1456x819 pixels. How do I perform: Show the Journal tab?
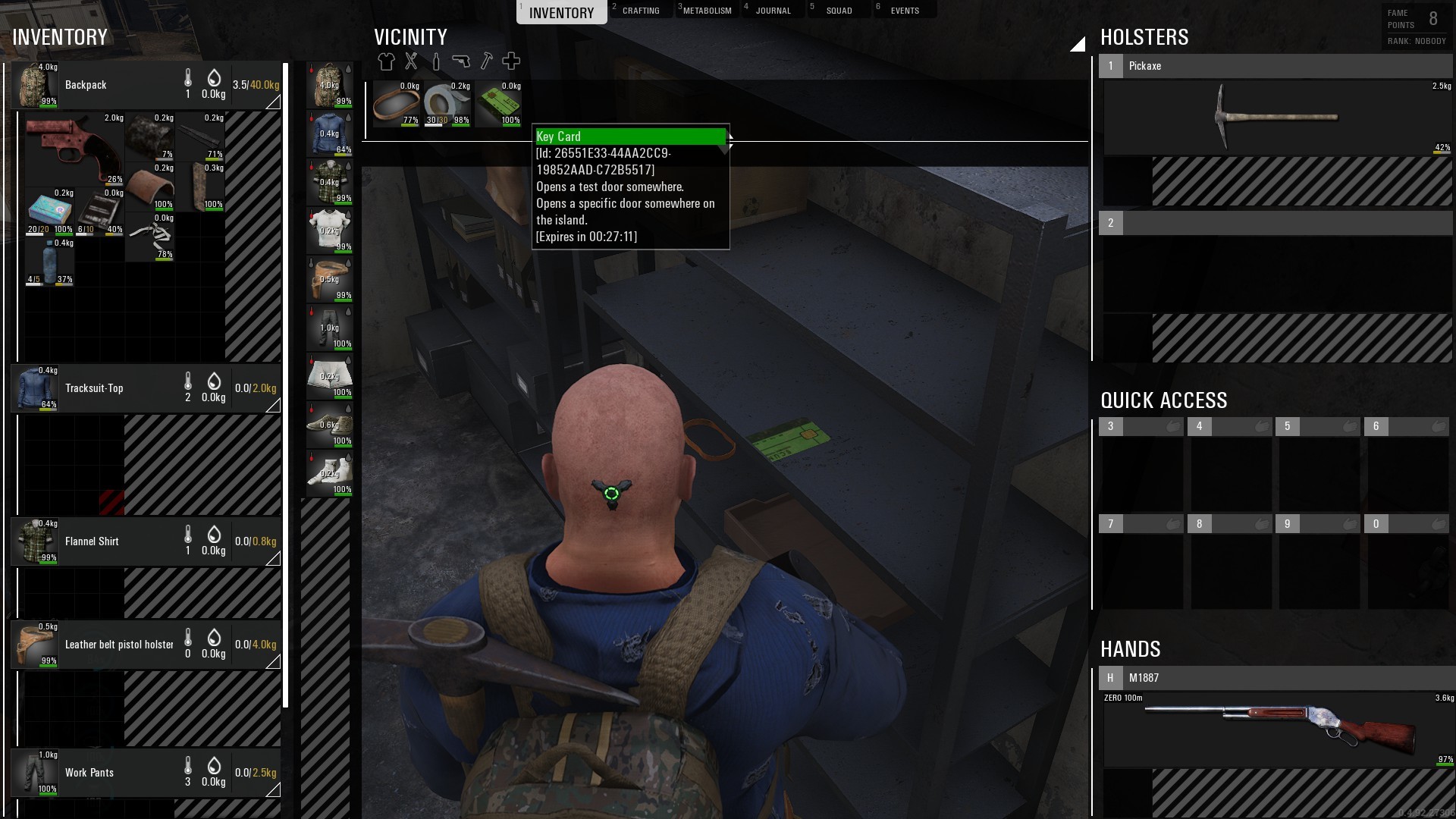pyautogui.click(x=772, y=11)
